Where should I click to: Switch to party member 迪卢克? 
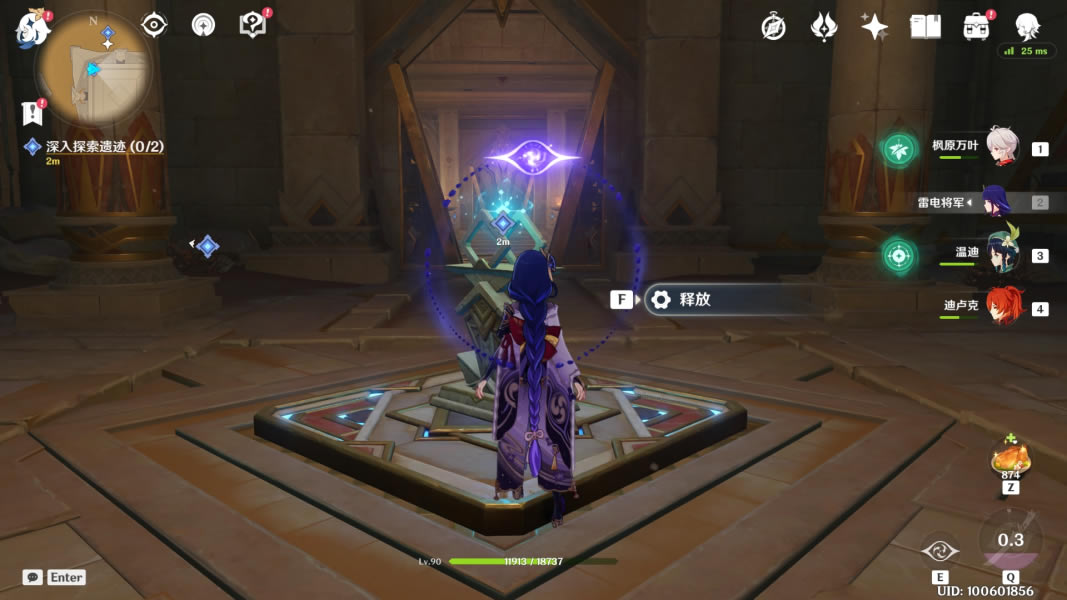pos(1002,307)
